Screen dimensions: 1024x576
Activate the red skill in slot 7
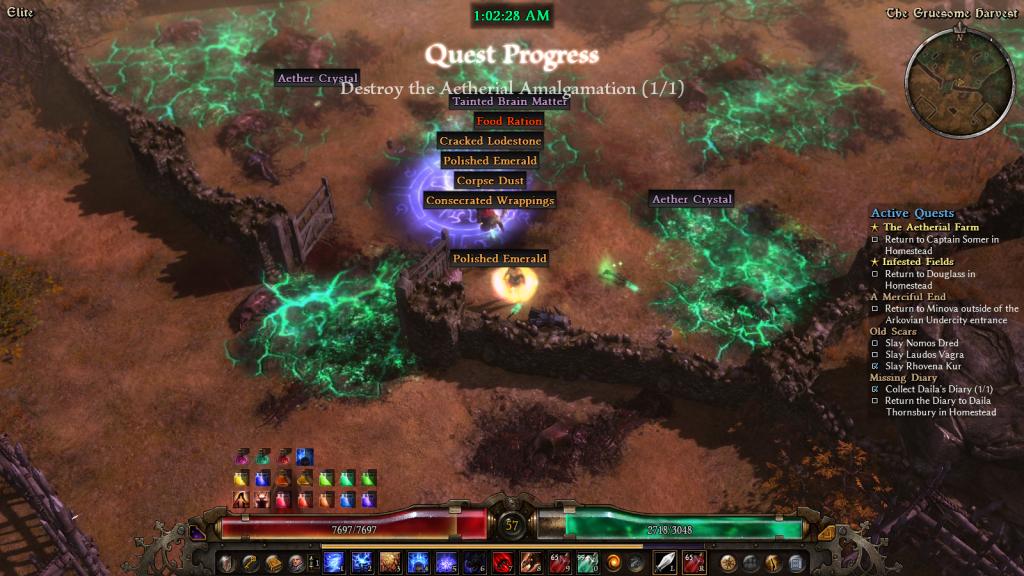pos(501,563)
